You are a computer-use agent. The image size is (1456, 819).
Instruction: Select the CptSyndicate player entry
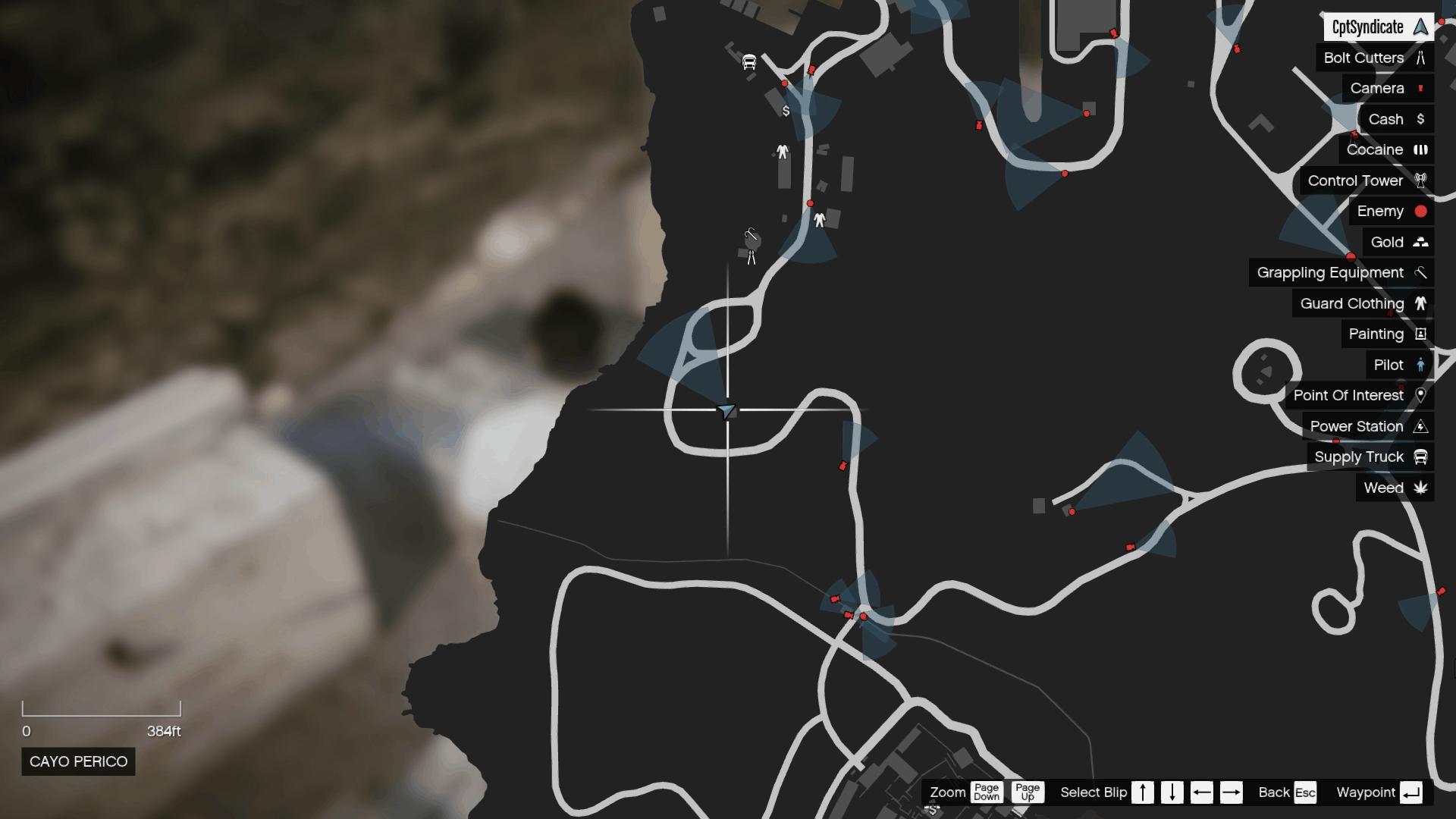[1376, 27]
